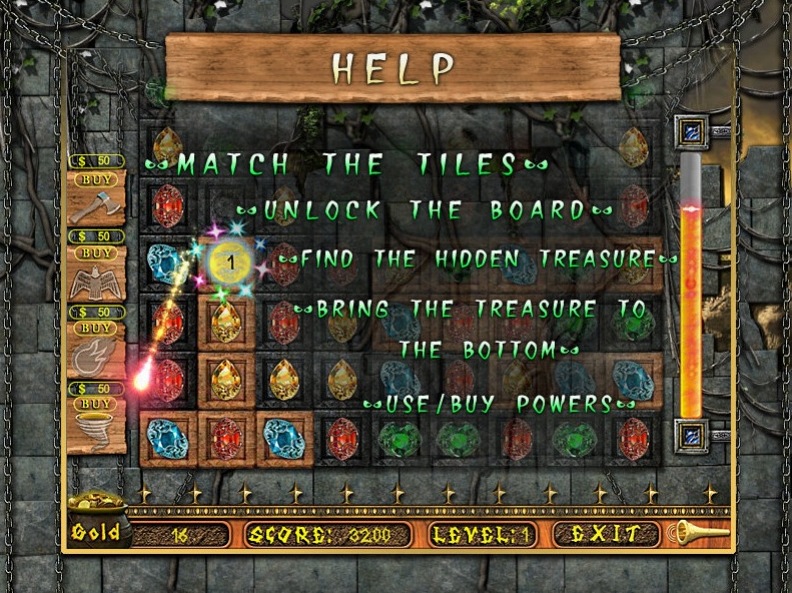The height and width of the screenshot is (593, 792).
Task: Click the BUY button above the eagle
Action: coord(97,256)
